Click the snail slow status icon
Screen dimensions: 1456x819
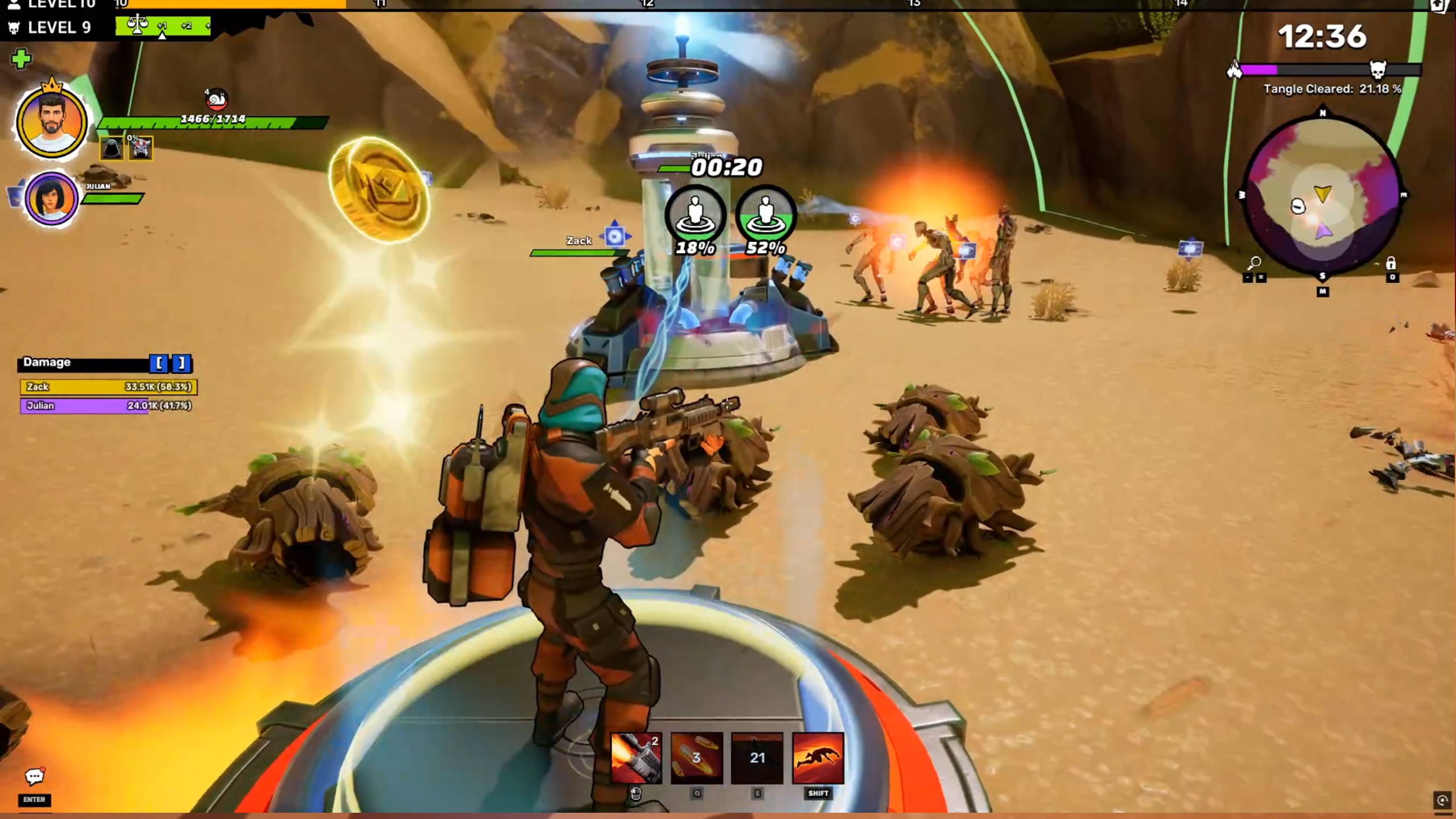[x=216, y=100]
